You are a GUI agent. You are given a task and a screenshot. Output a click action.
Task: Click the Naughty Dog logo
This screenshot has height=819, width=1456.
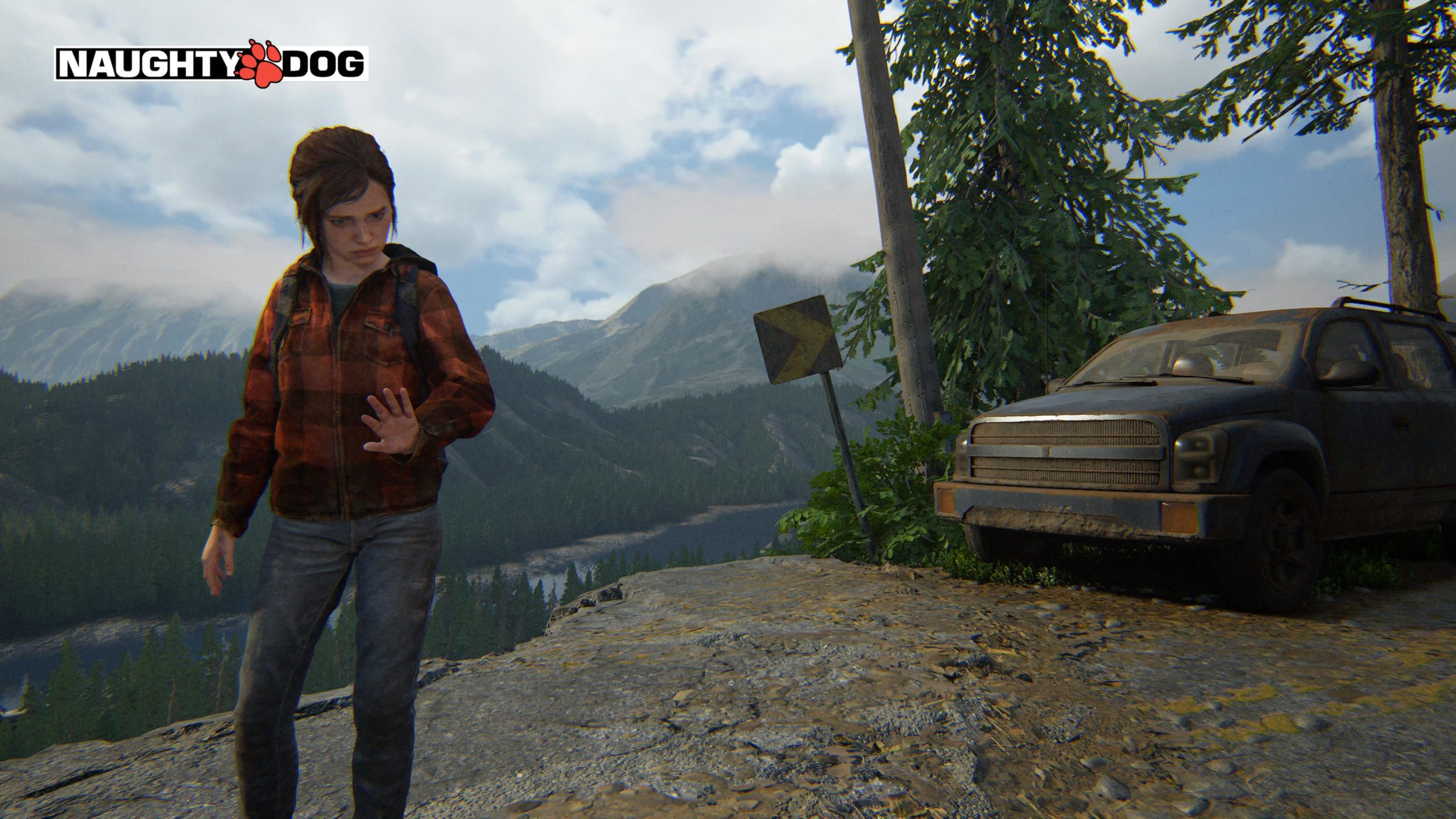pos(211,64)
